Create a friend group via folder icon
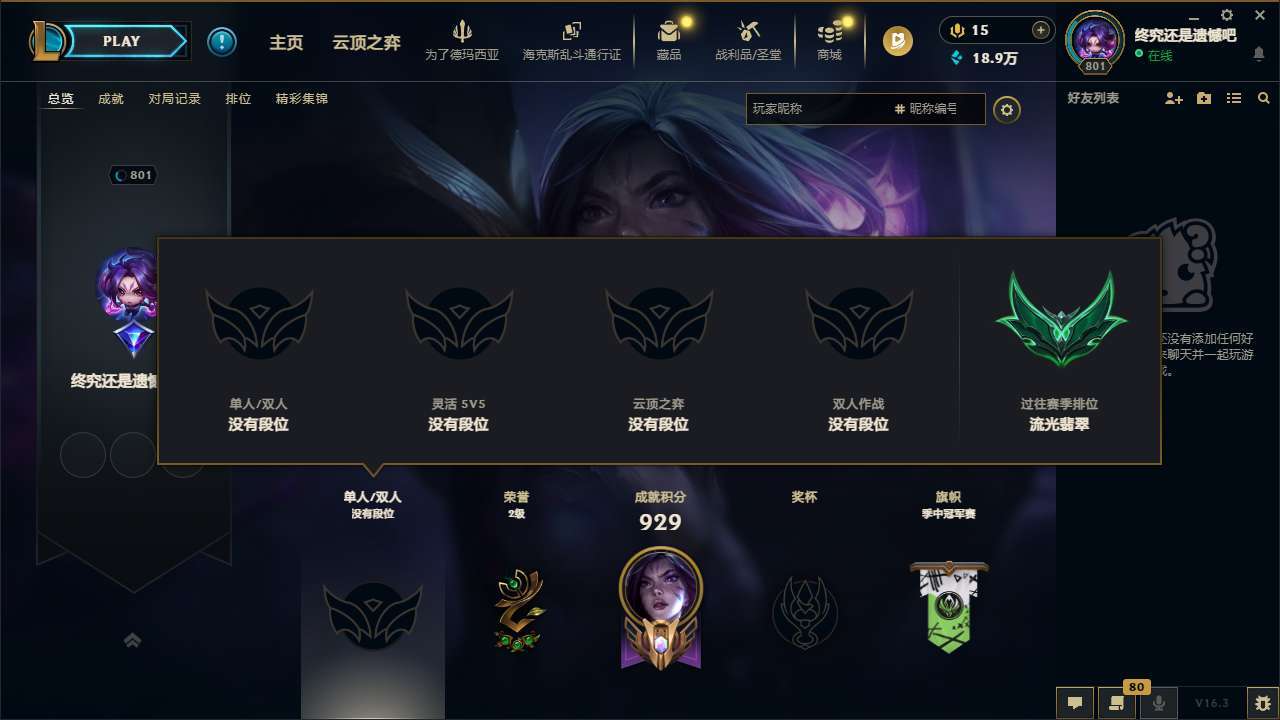Screen dimensions: 1280x720 click(1203, 99)
